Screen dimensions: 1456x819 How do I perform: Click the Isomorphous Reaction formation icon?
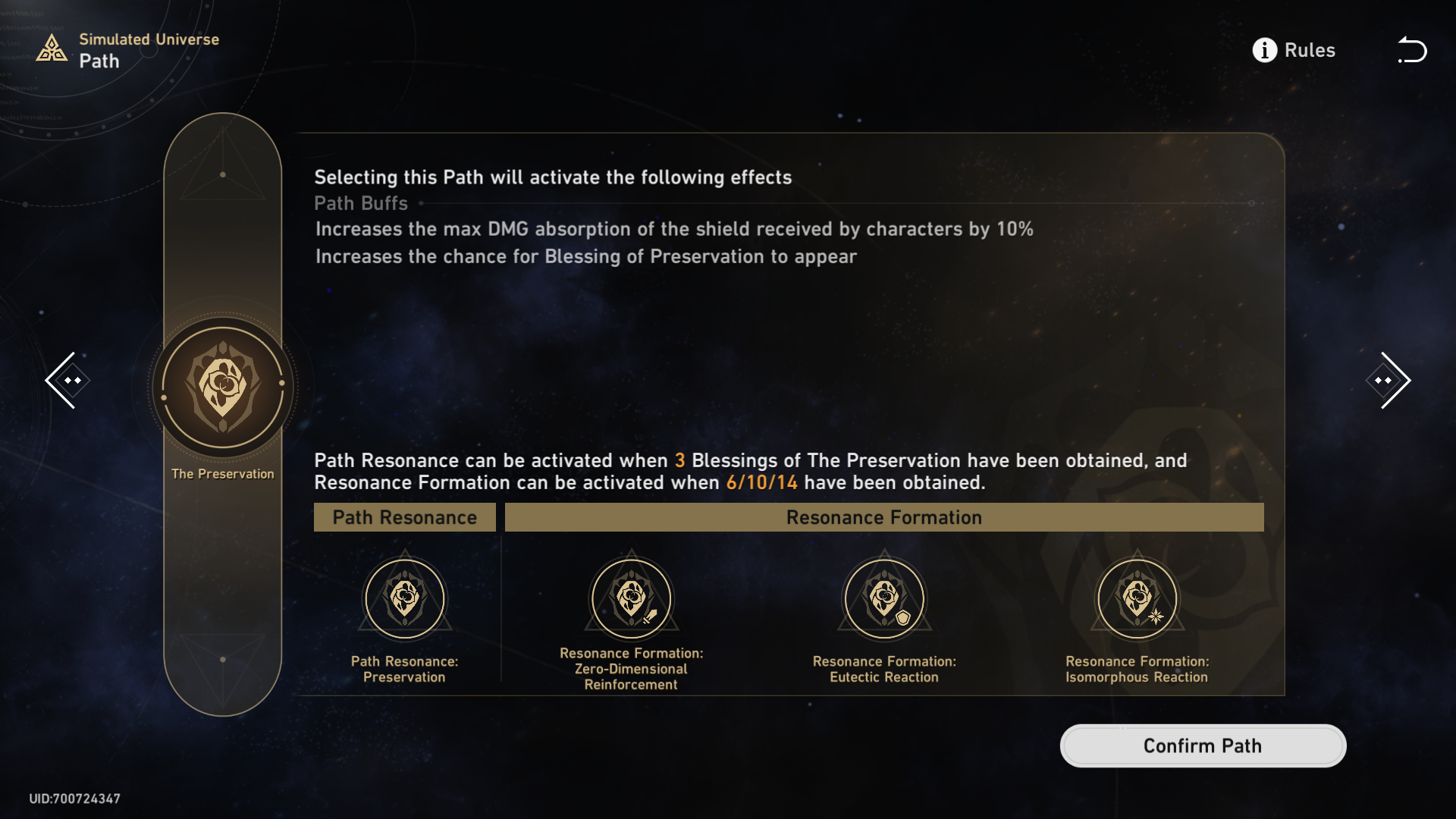(1137, 598)
